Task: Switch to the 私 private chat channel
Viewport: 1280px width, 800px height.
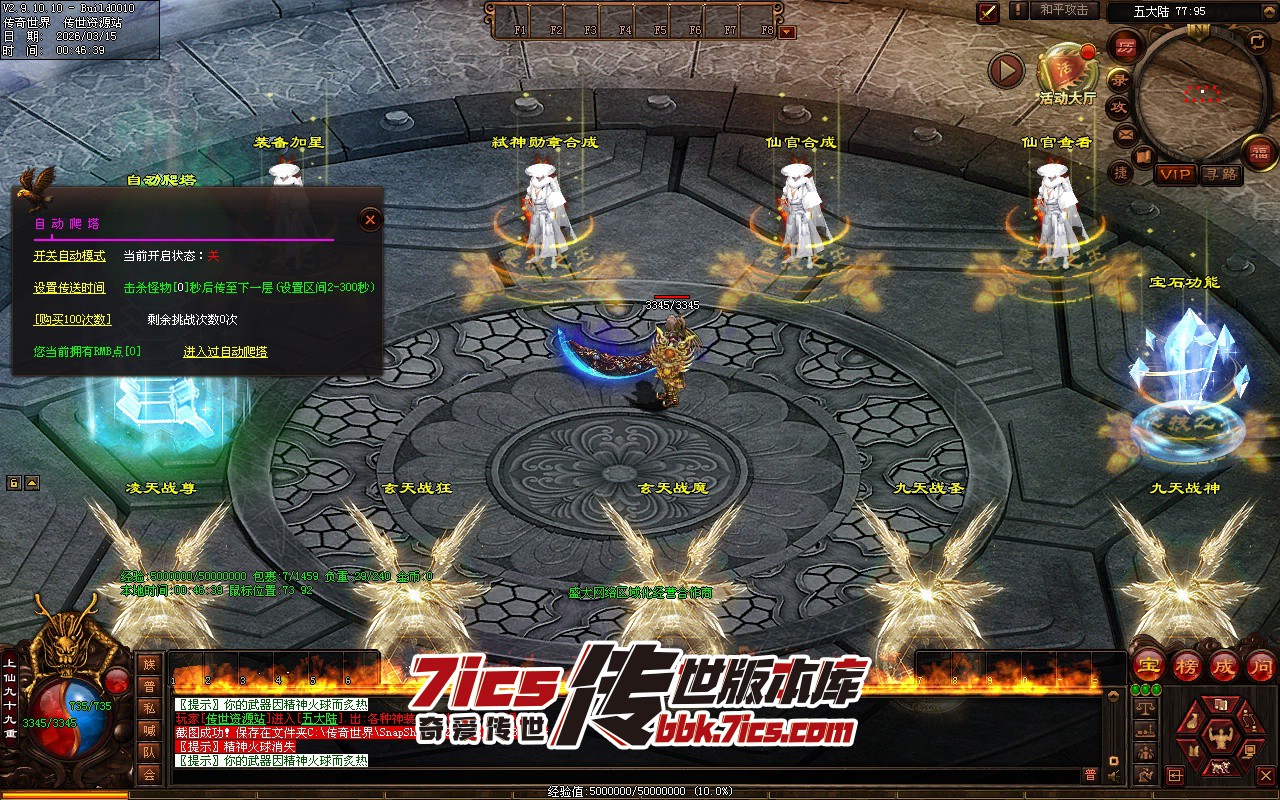Action: [x=149, y=708]
